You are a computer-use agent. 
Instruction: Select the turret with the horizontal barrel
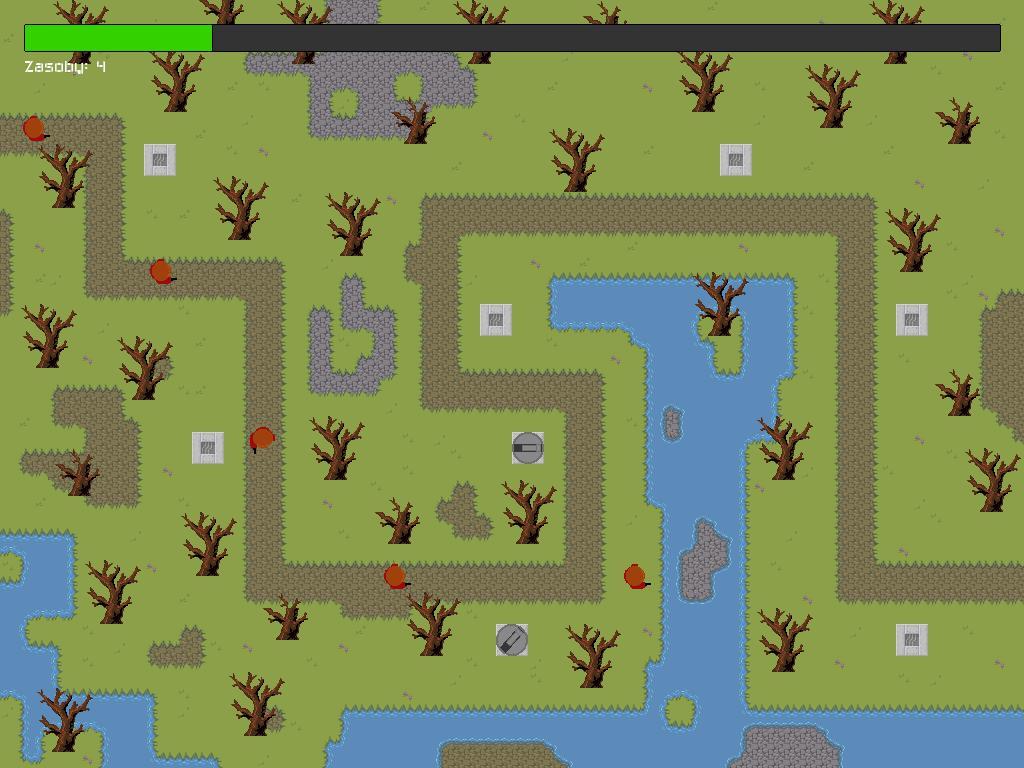click(527, 448)
